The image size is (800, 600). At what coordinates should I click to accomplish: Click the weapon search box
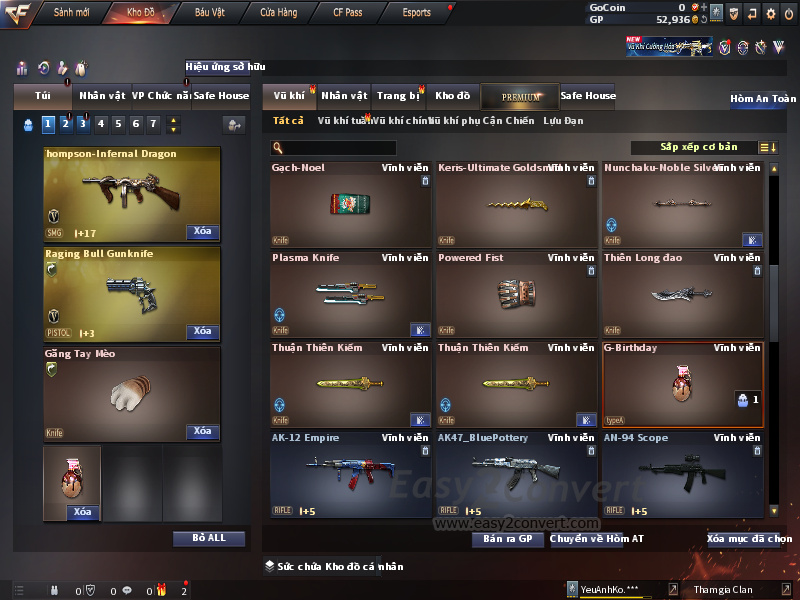333,148
